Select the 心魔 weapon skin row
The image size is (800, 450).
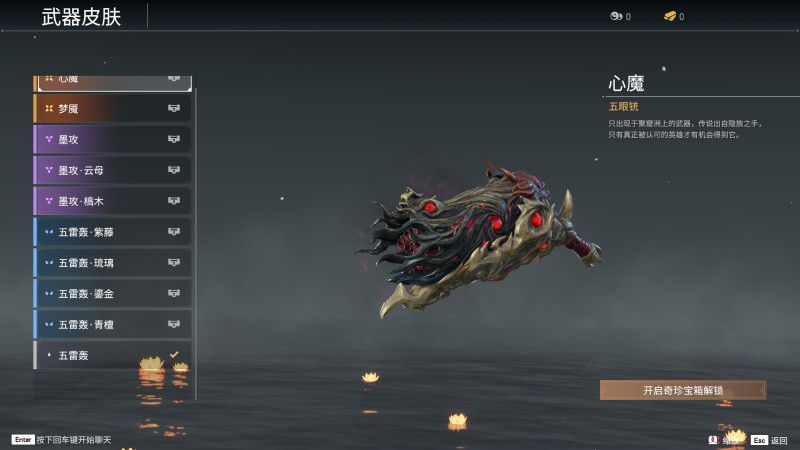pyautogui.click(x=112, y=80)
